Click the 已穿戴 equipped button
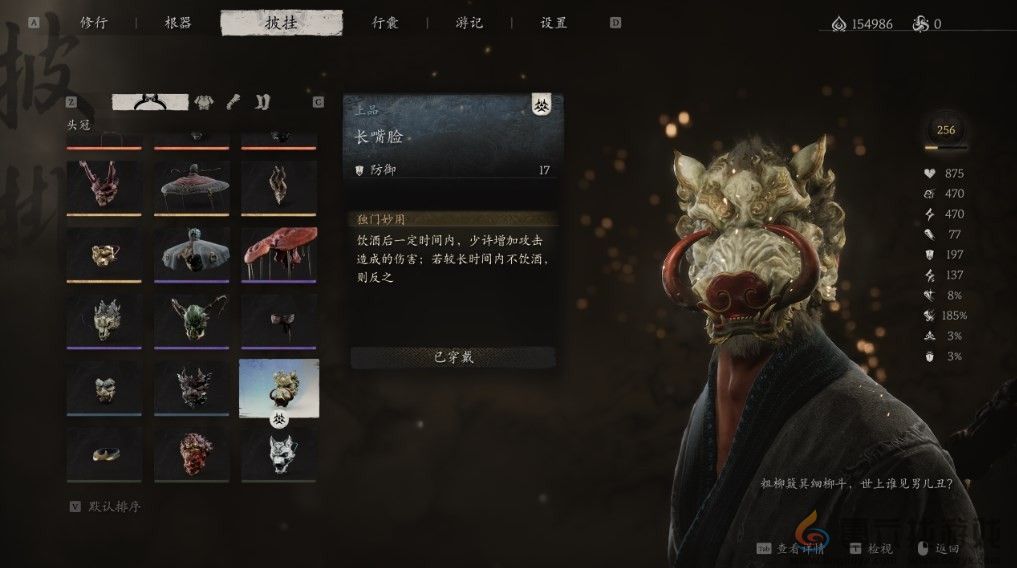The height and width of the screenshot is (568, 1017). (x=452, y=358)
